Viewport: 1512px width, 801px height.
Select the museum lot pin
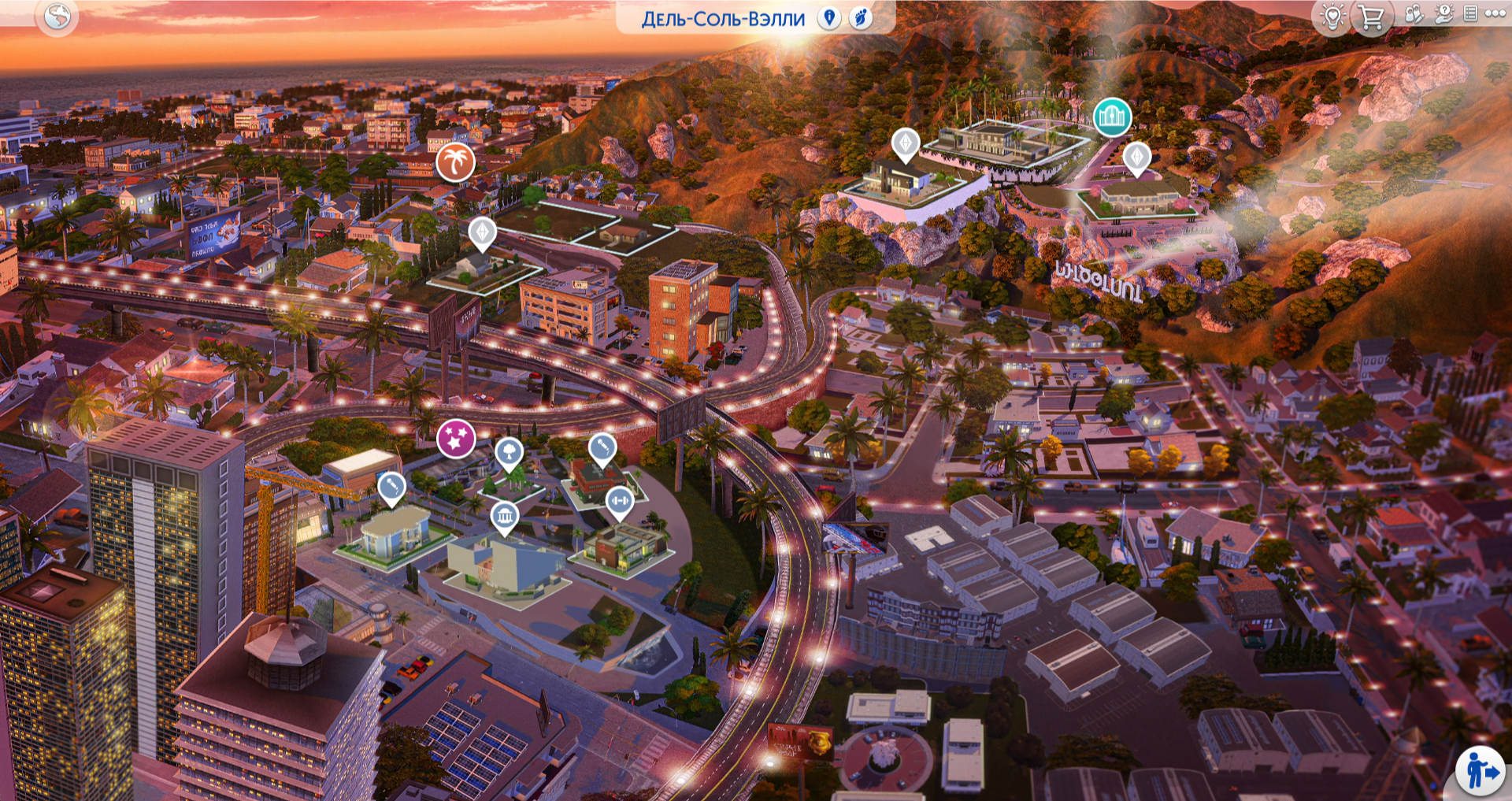[x=504, y=517]
